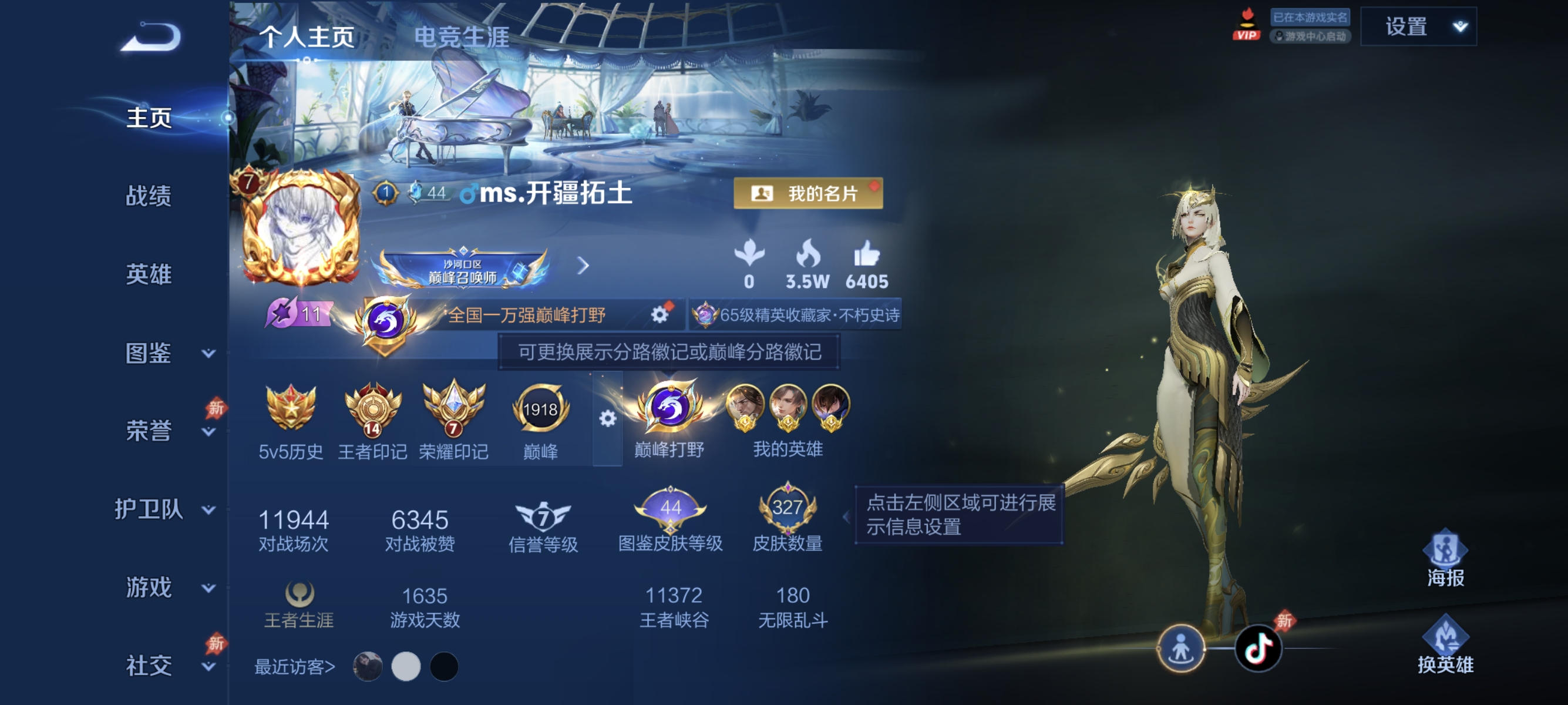
Task: Click the 信誉等级 credit level badge
Action: point(540,515)
